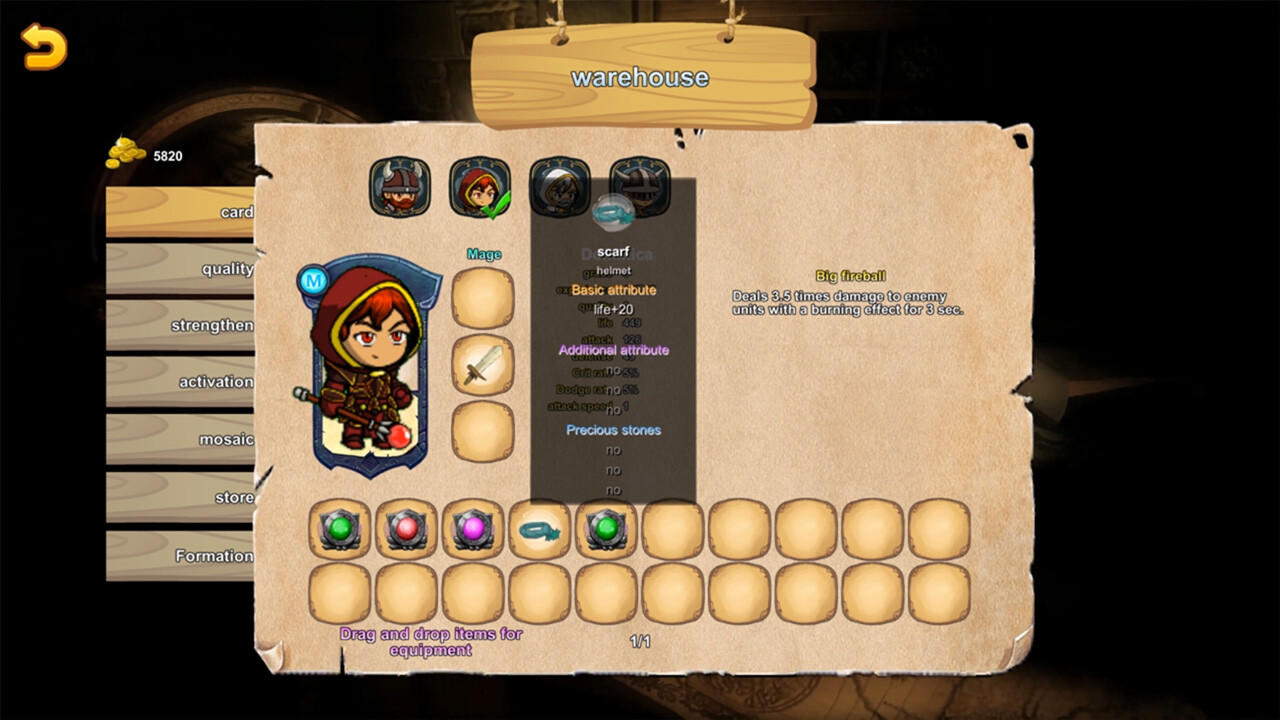The height and width of the screenshot is (720, 1280).
Task: Select the Mage character portrait icon
Action: pyautogui.click(x=480, y=188)
